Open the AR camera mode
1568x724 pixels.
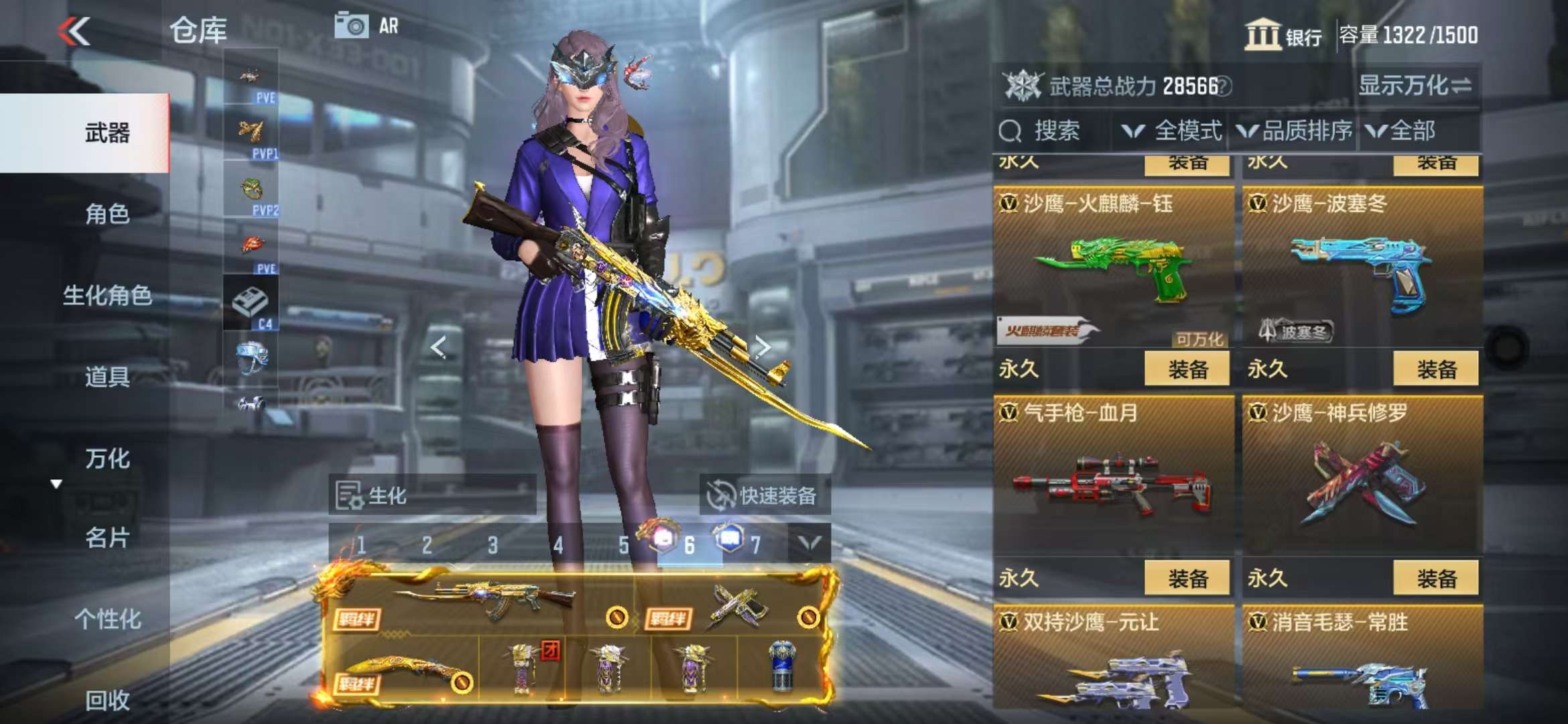(367, 27)
